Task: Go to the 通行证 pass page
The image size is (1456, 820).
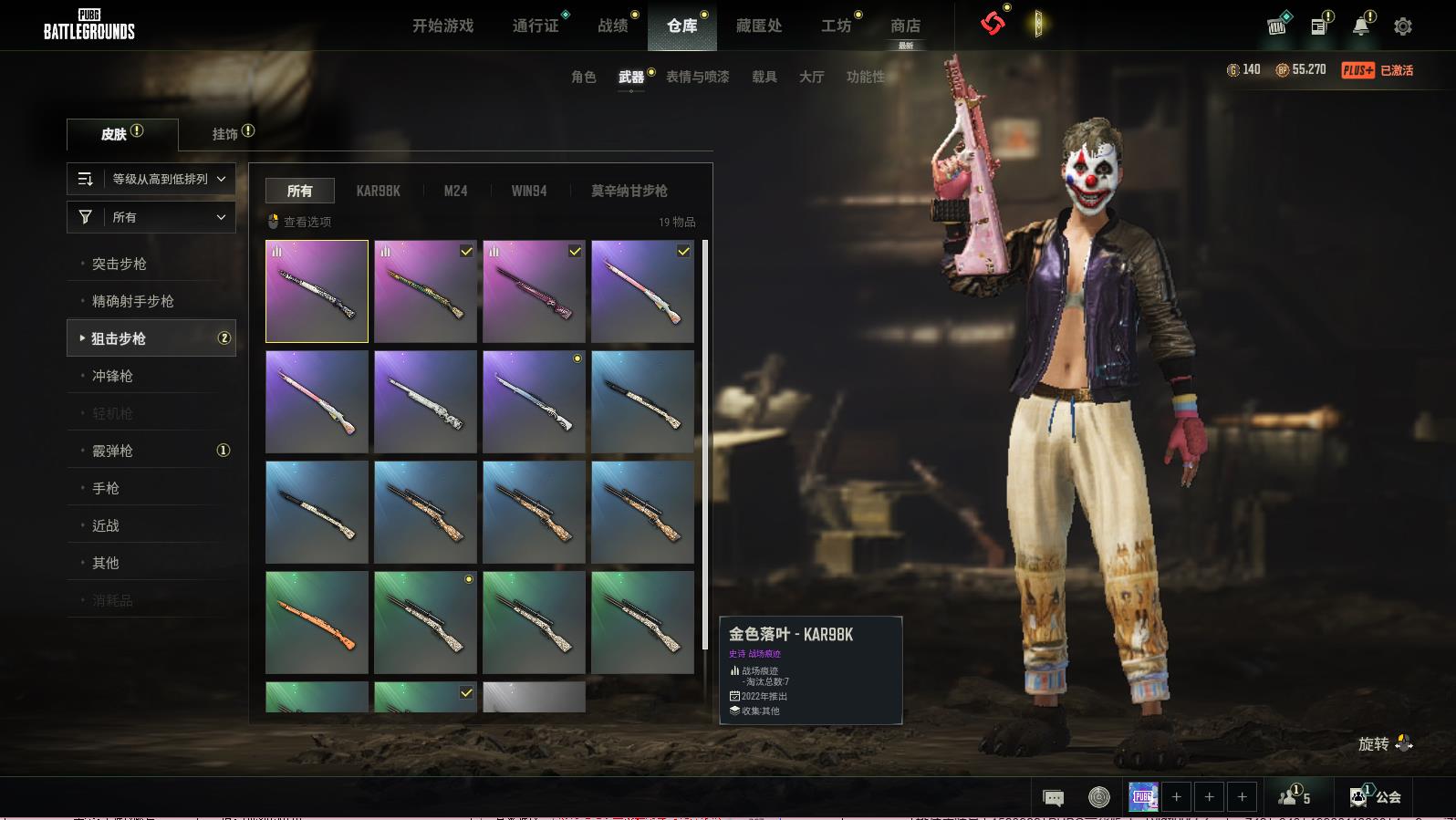Action: pos(536,26)
